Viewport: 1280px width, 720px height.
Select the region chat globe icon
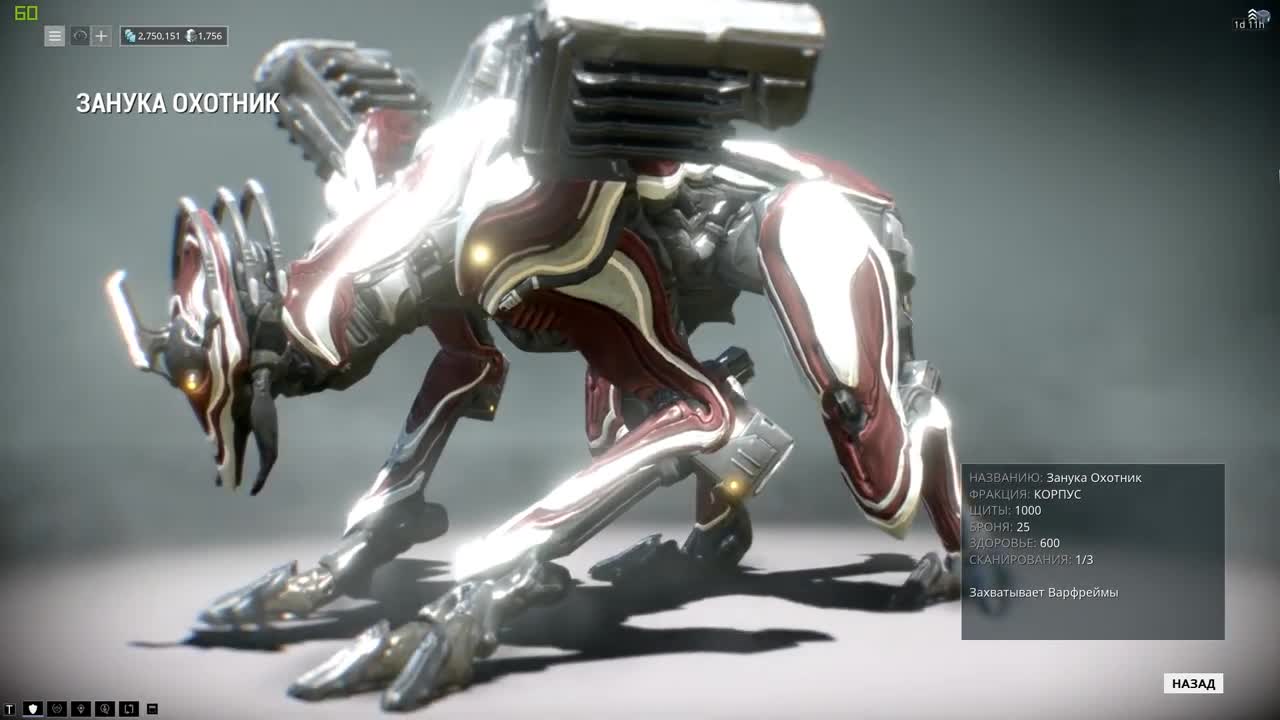click(x=58, y=710)
